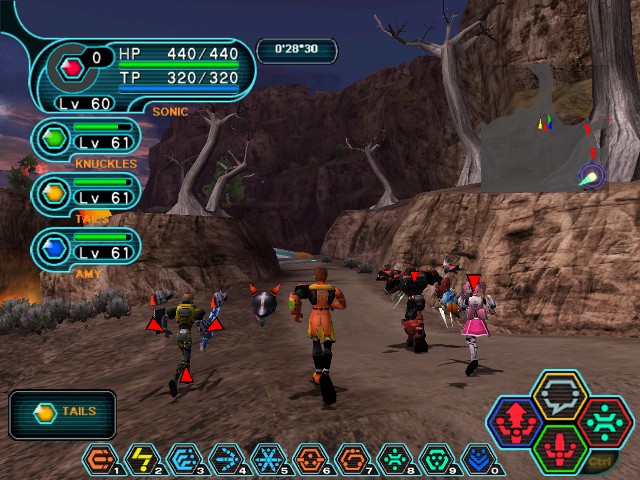The height and width of the screenshot is (480, 640).
Task: Select Knuckles' party member panel
Action: [x=85, y=139]
